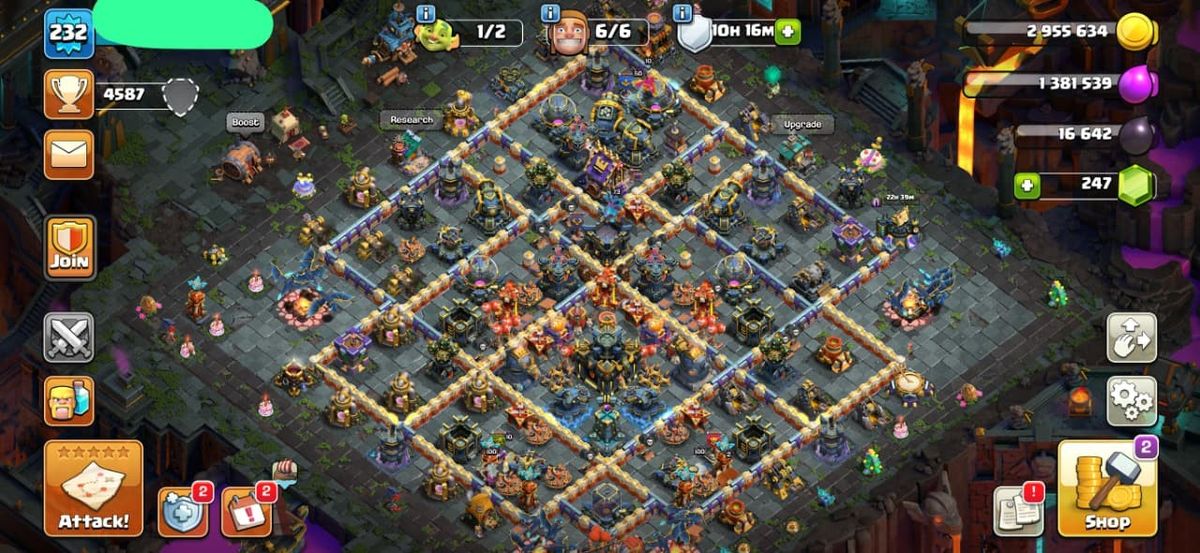Open crossed swords battle log button
1200x553 pixels.
(x=69, y=337)
